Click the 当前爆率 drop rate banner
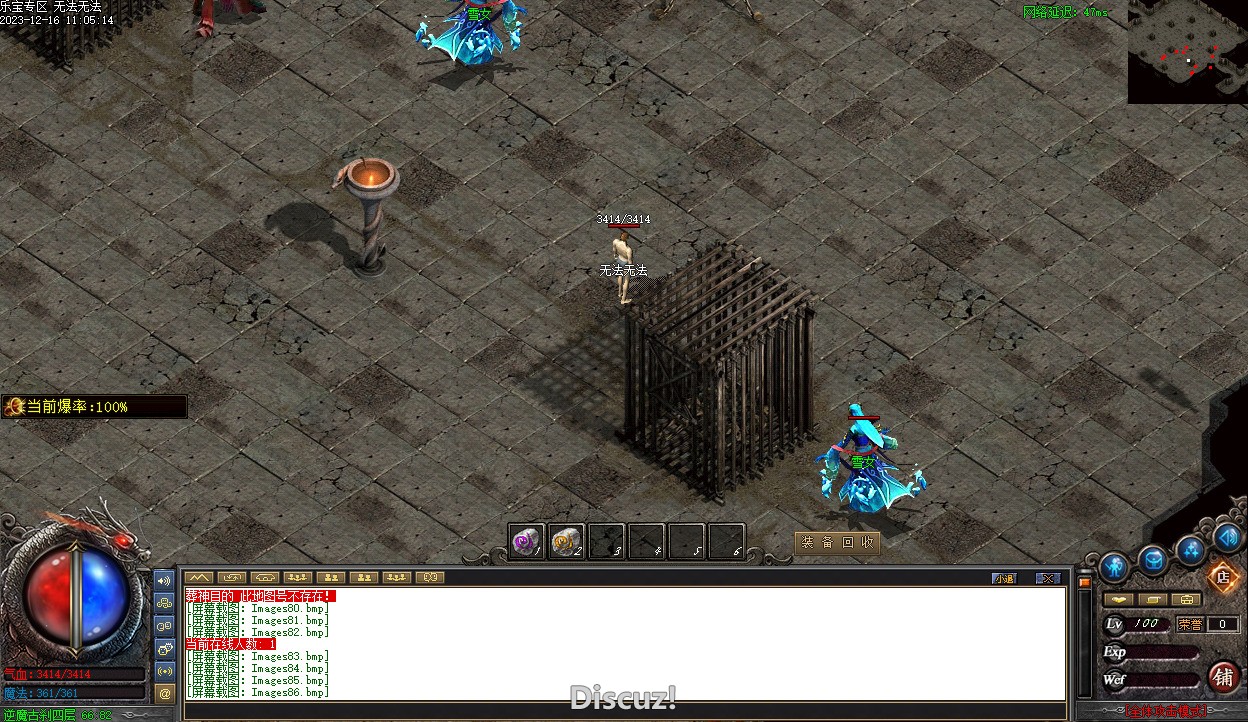The image size is (1248, 722). 94,407
